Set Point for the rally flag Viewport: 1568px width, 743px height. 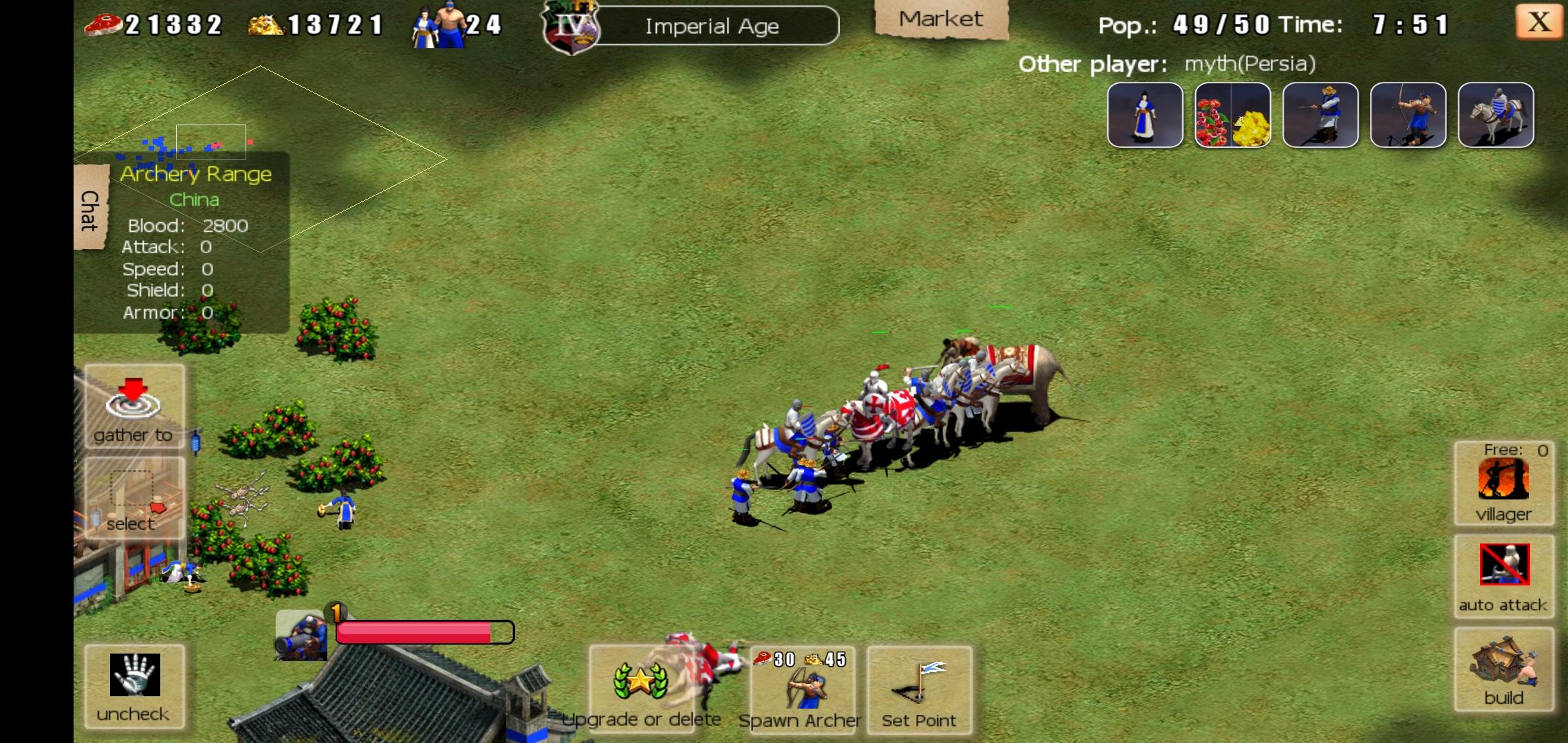point(919,689)
